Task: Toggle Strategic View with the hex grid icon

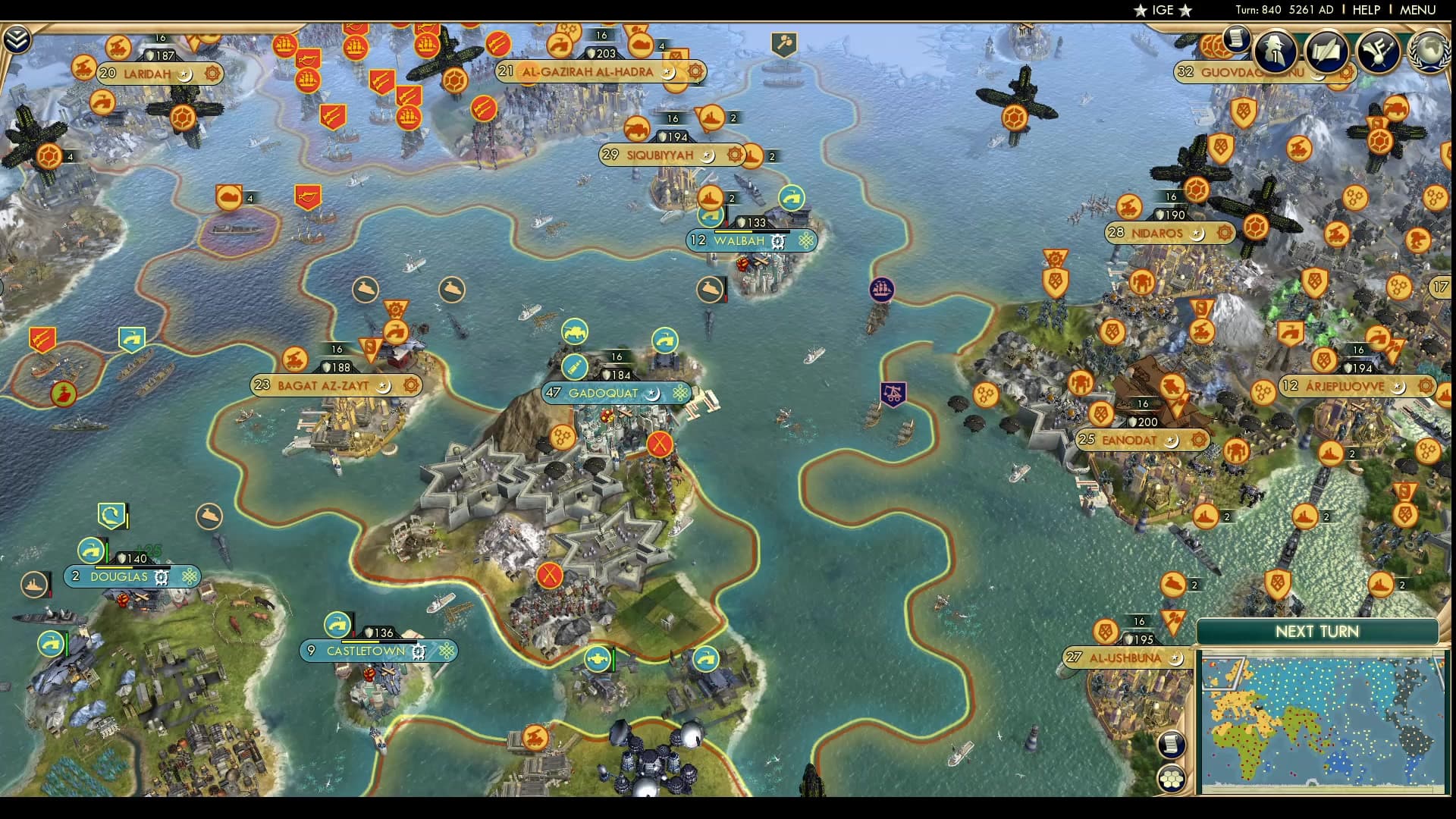Action: pos(1172,777)
